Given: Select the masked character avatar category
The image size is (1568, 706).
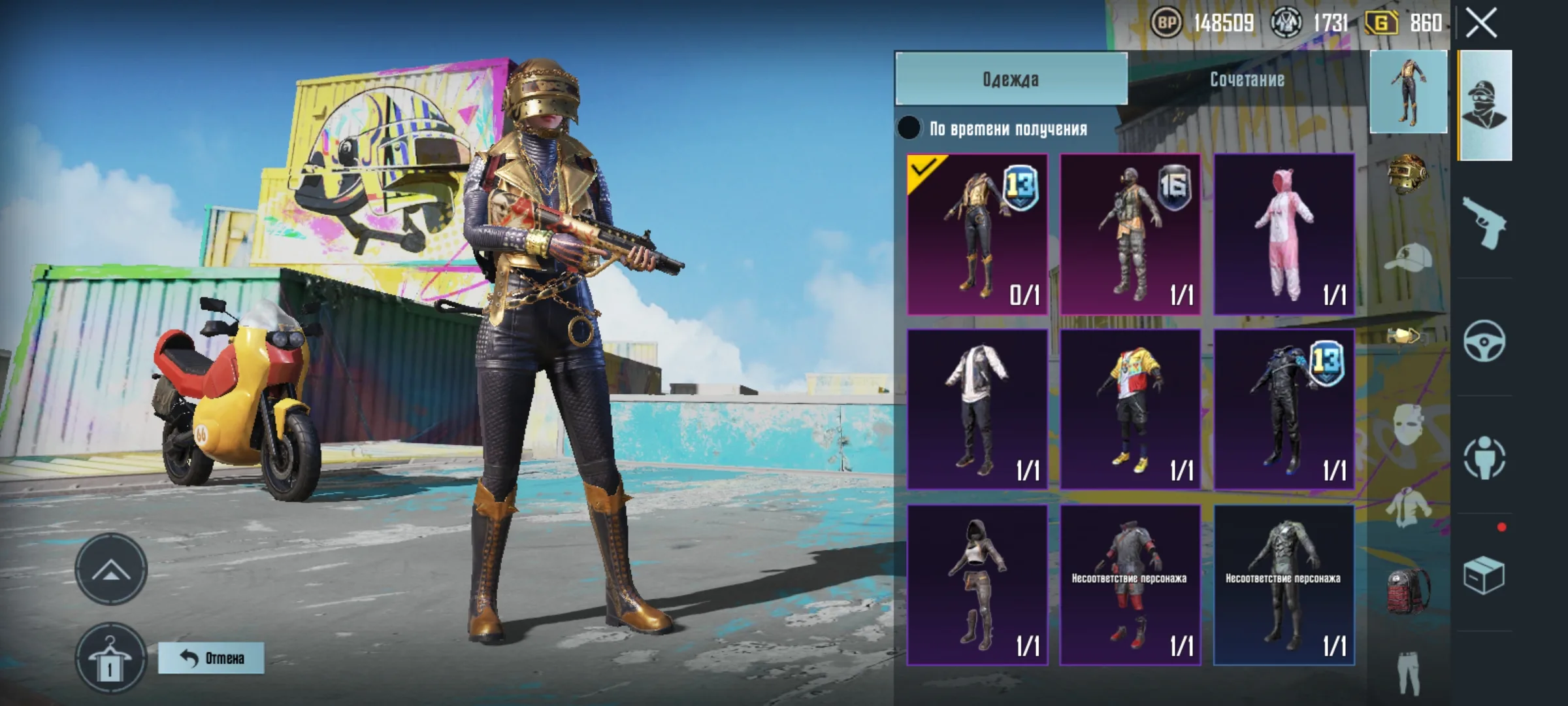Looking at the screenshot, I should pos(1484,105).
